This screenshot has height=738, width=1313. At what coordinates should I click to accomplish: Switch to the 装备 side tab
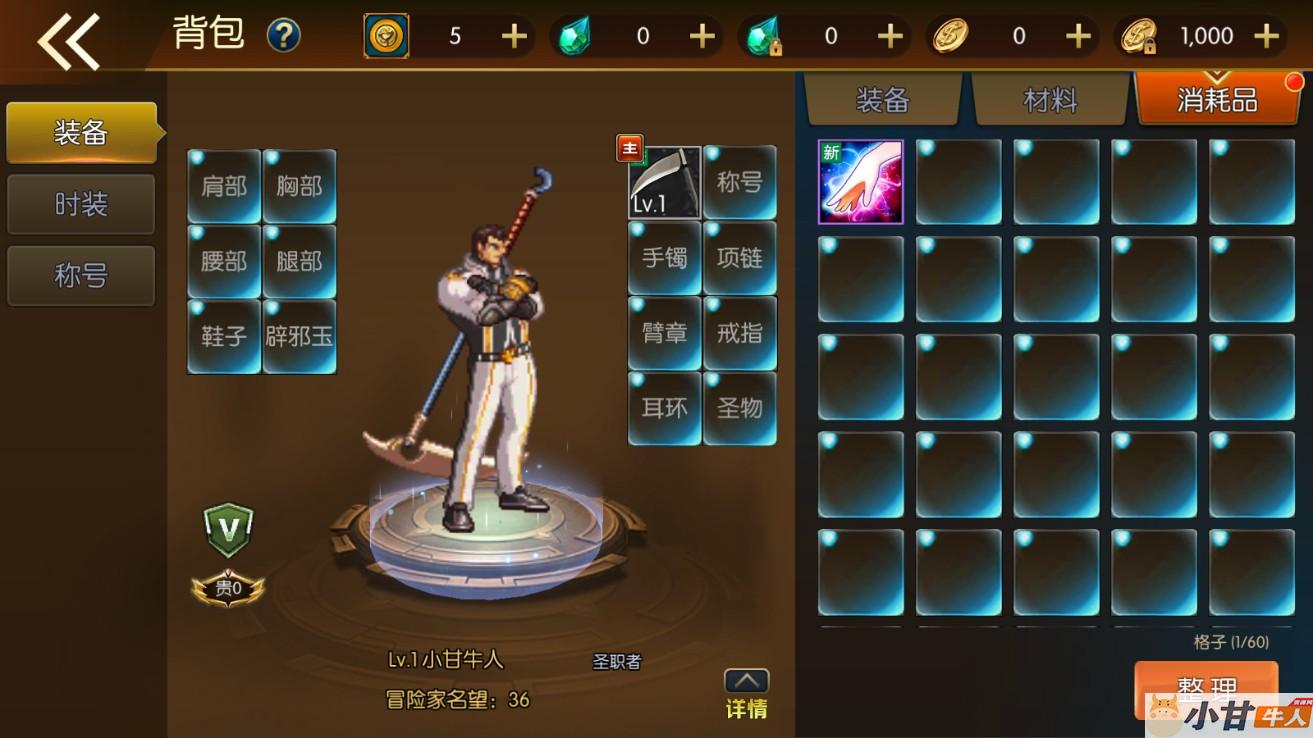pos(81,132)
